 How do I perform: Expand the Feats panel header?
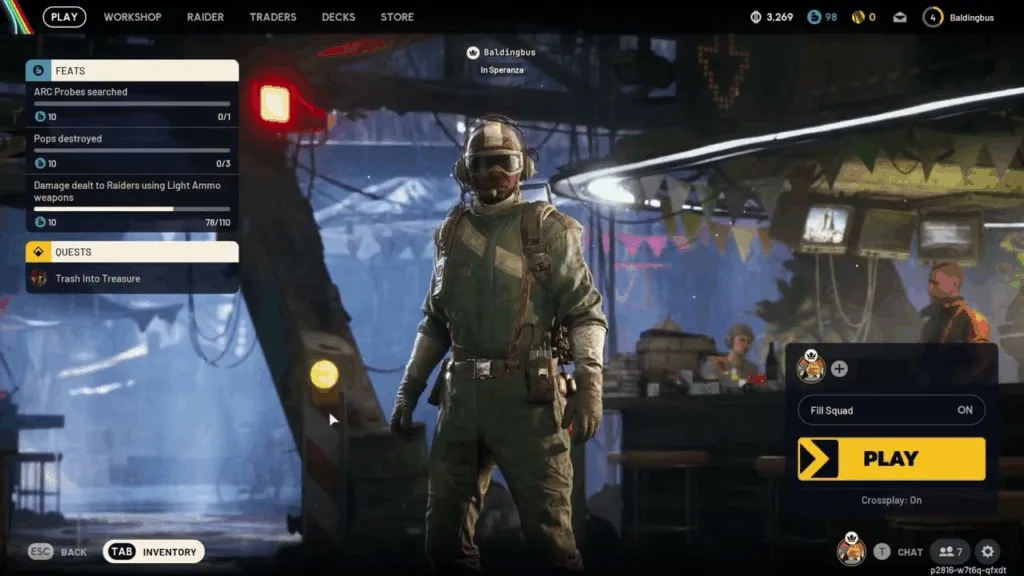coord(132,71)
